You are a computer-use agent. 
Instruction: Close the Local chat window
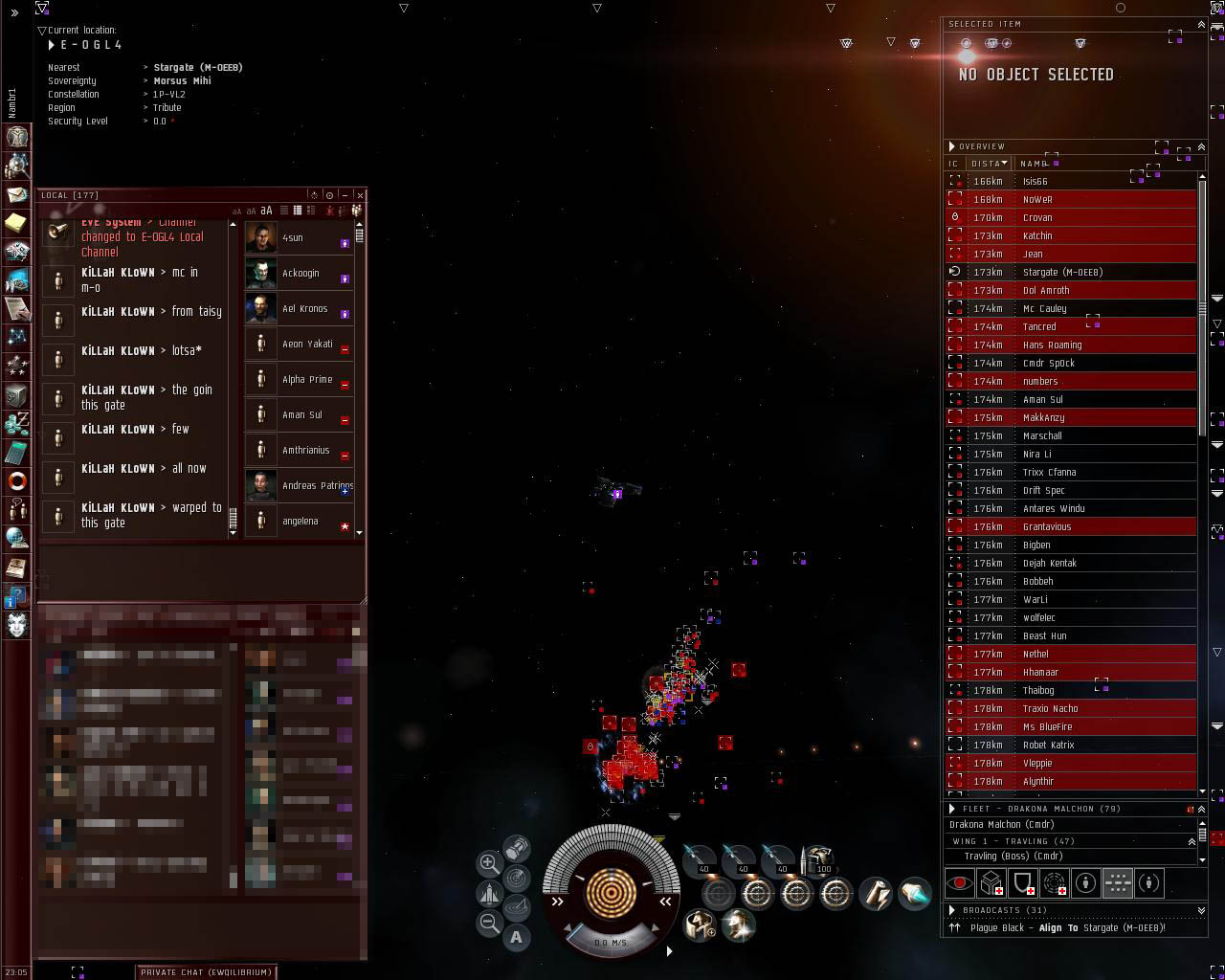(360, 195)
